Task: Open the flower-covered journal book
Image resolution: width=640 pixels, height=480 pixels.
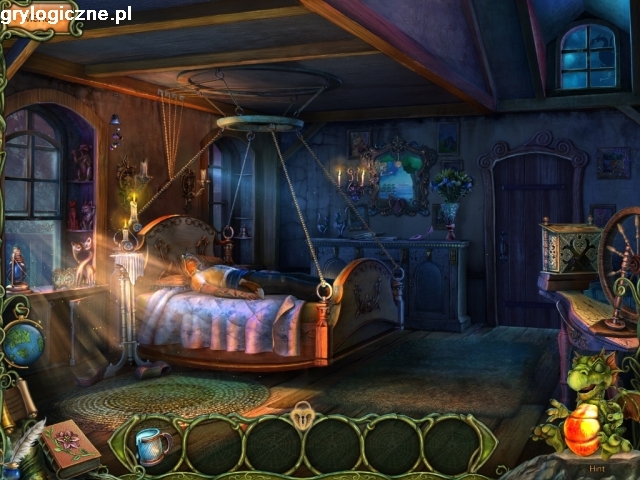Action: (x=72, y=446)
